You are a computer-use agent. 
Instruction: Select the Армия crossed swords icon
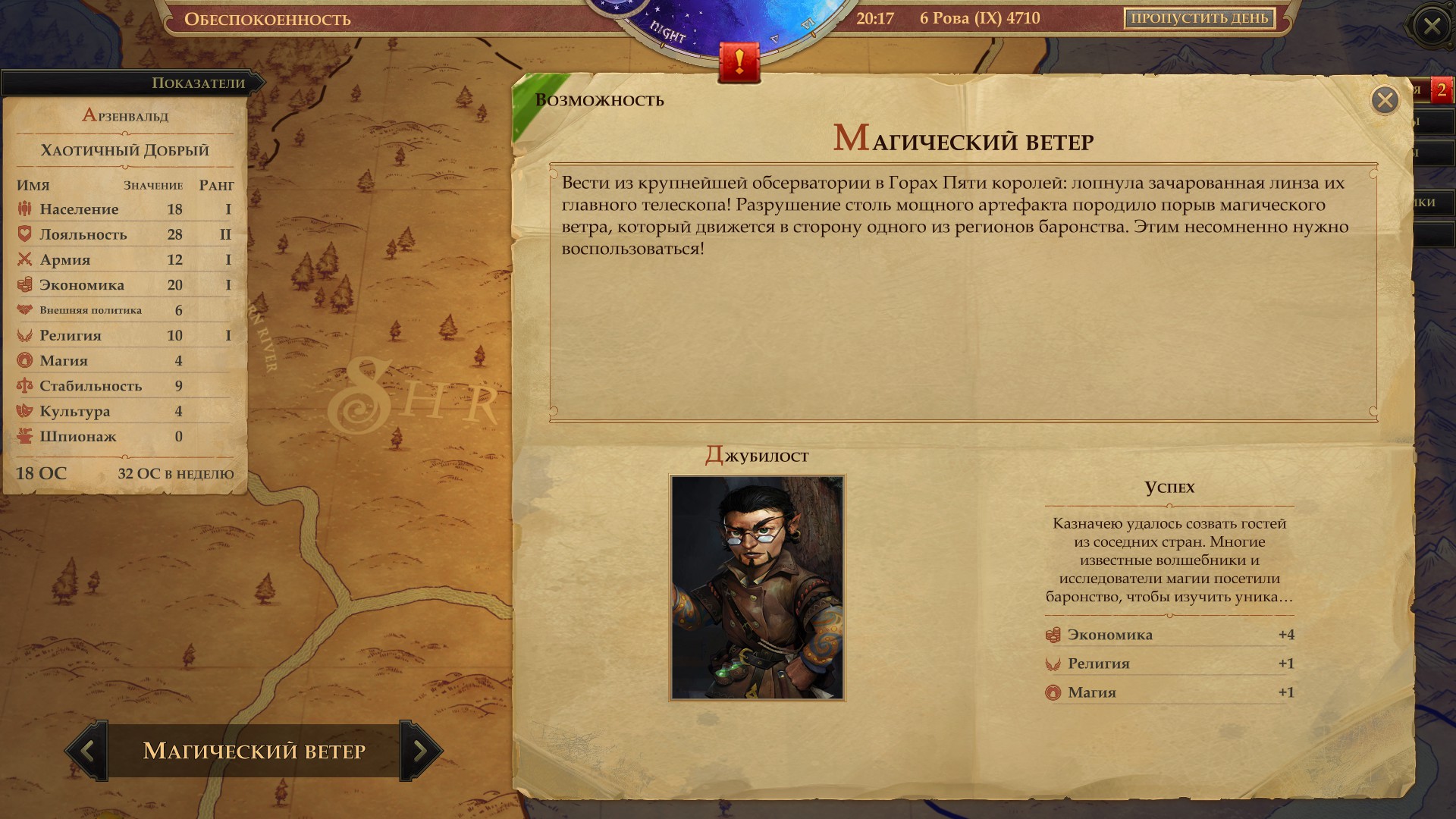coord(24,259)
